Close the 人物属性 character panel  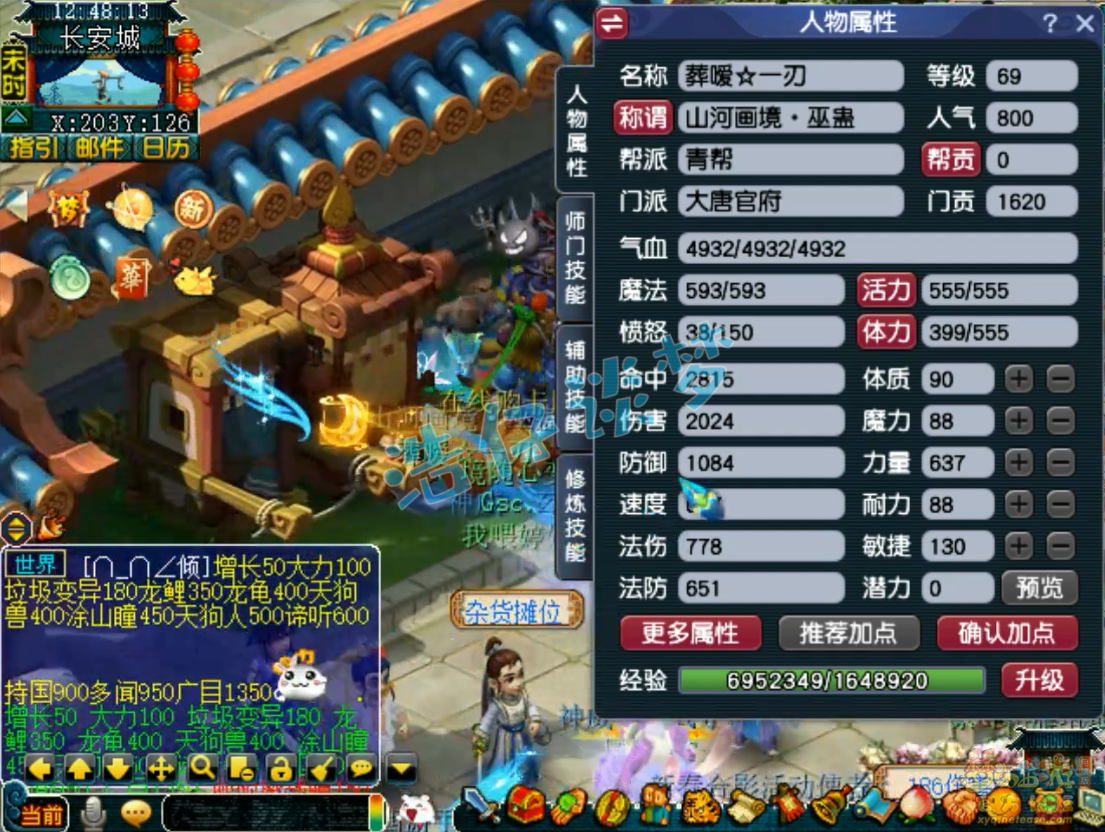1085,24
